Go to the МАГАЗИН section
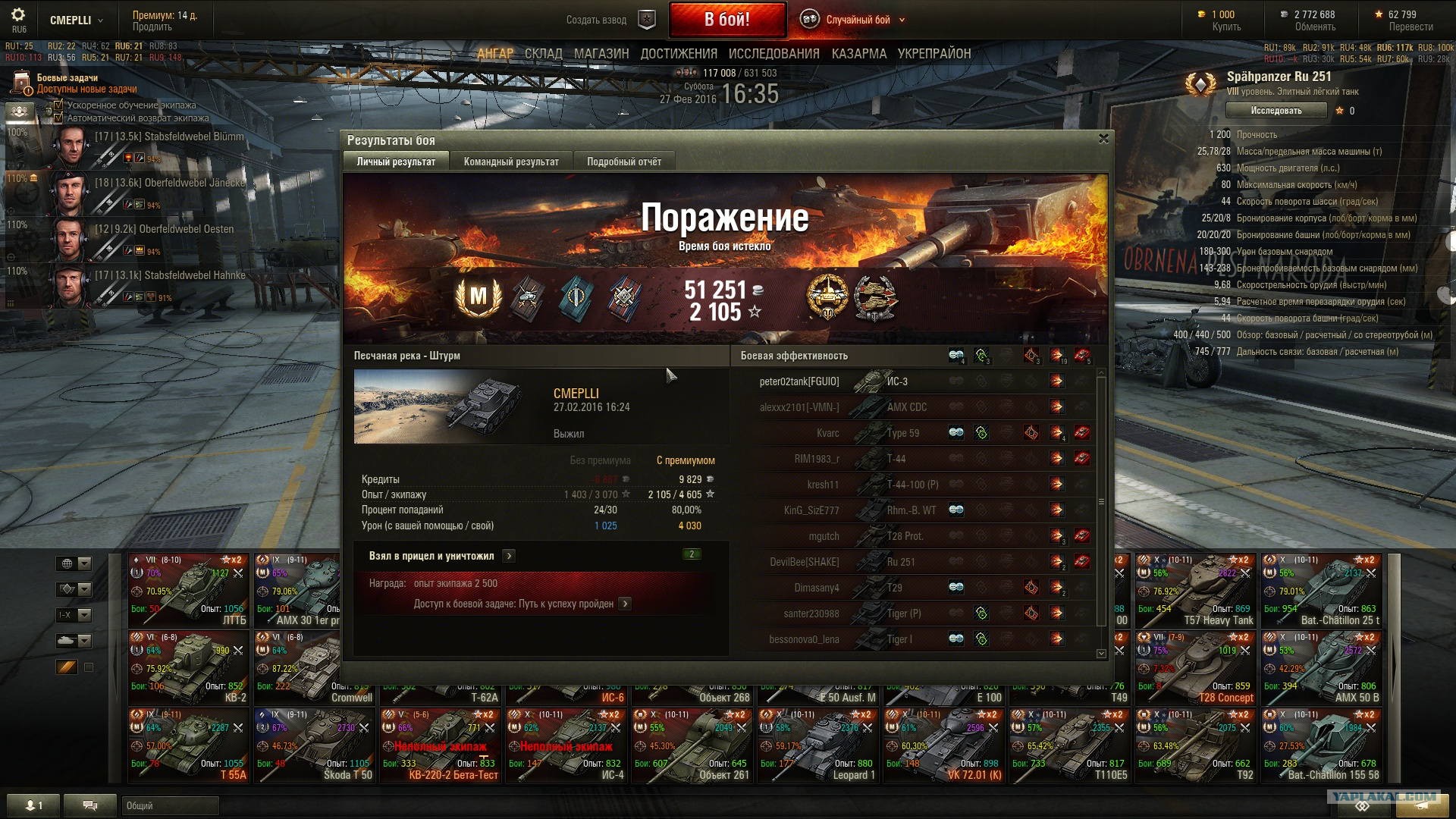This screenshot has height=819, width=1456. point(601,54)
